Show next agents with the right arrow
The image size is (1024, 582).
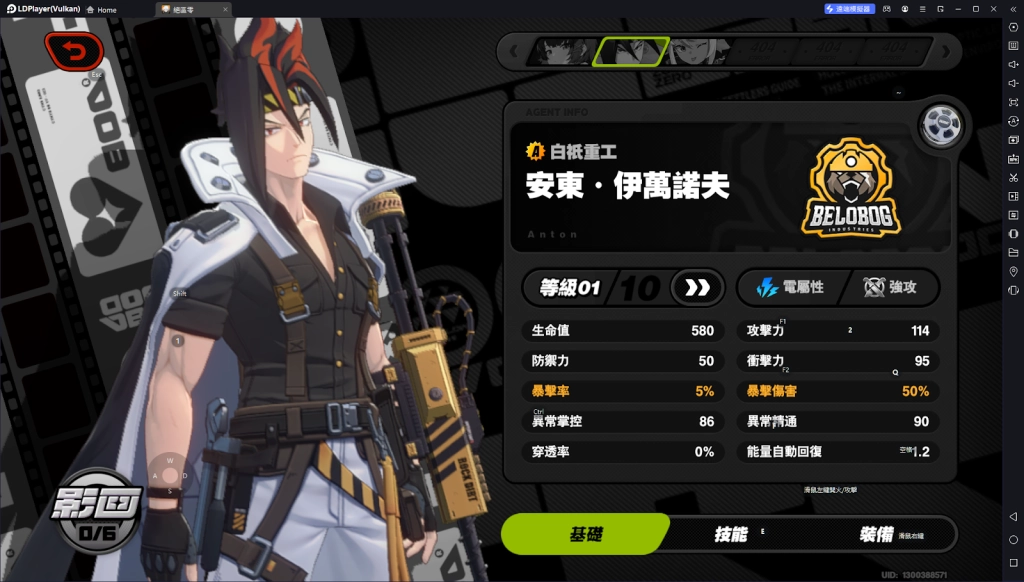944,51
